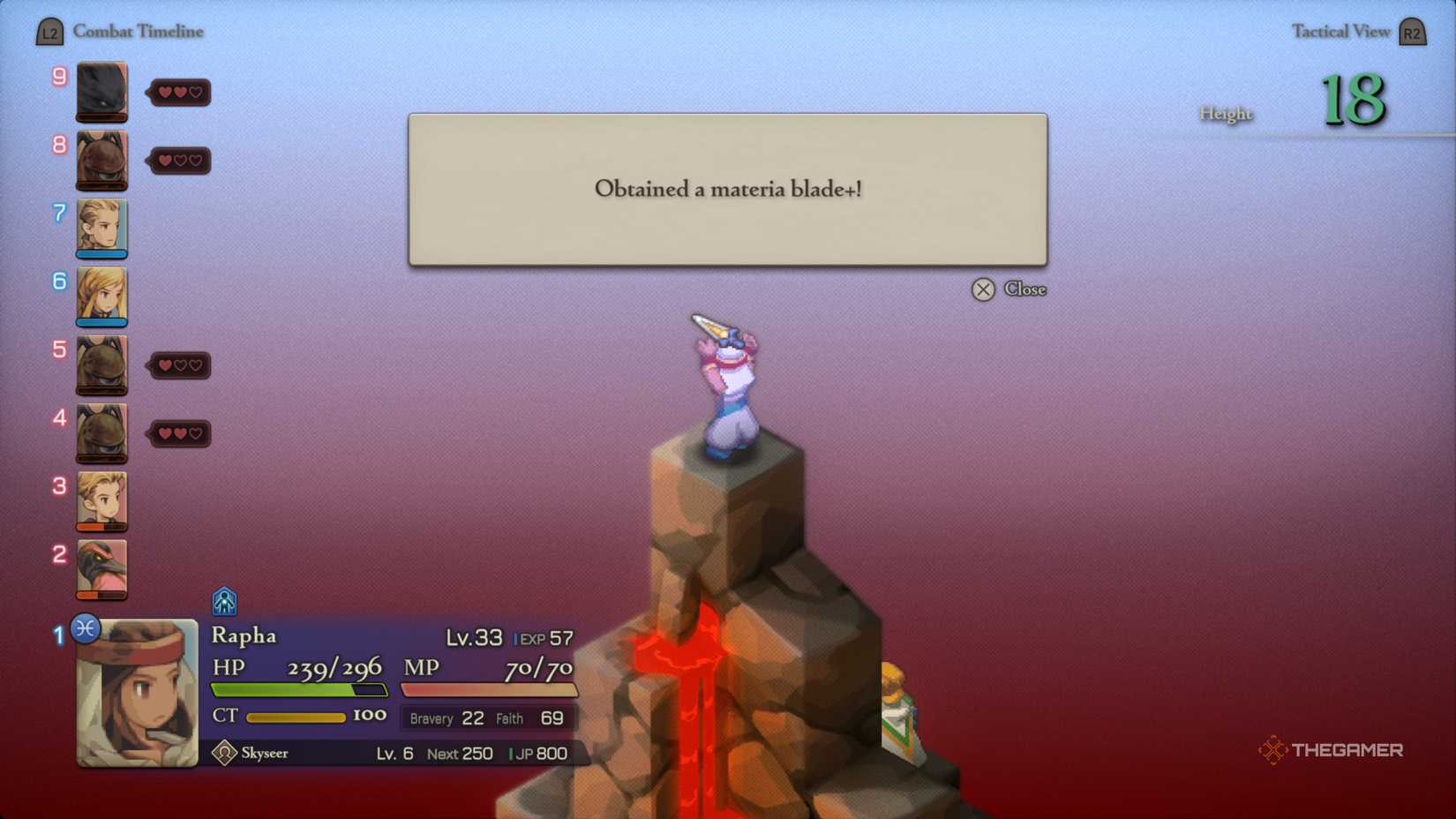The image size is (1456, 819).
Task: Click the green JP marker icon before JP 800
Action: [x=512, y=754]
